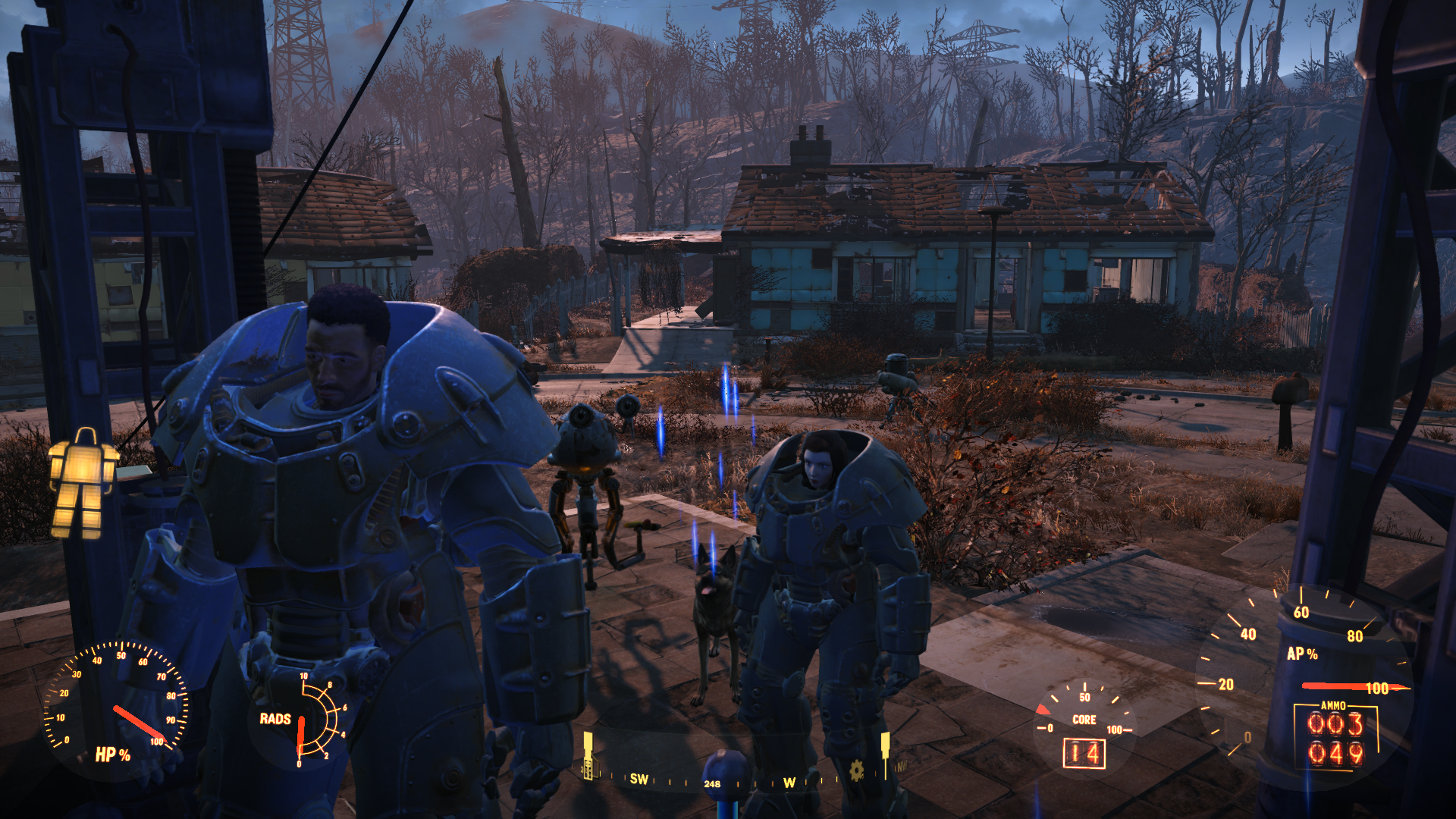Viewport: 1456px width, 819px height.
Task: Click the gear marker on the compass
Action: pyautogui.click(x=856, y=770)
